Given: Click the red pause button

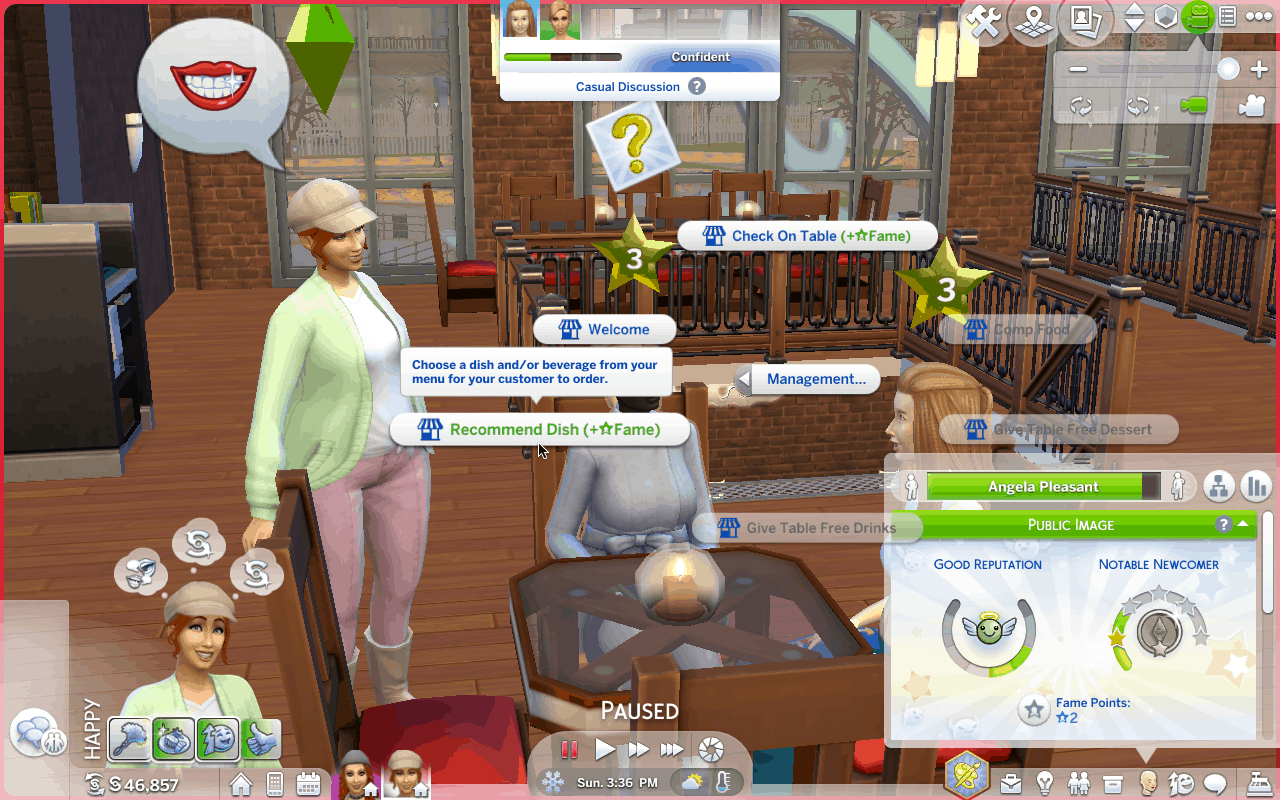Looking at the screenshot, I should point(570,748).
